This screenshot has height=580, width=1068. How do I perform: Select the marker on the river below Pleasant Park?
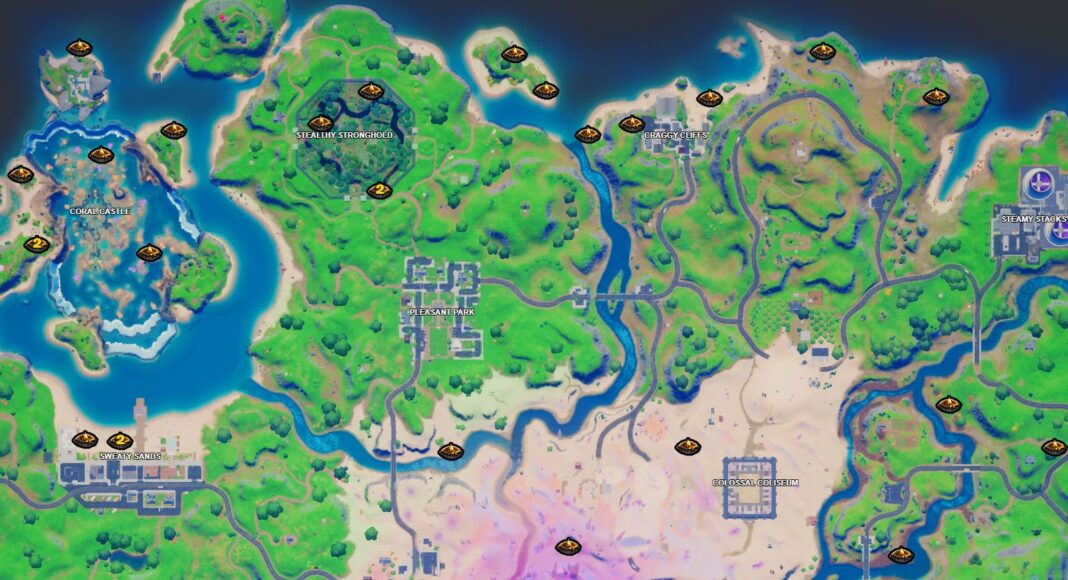(450, 451)
